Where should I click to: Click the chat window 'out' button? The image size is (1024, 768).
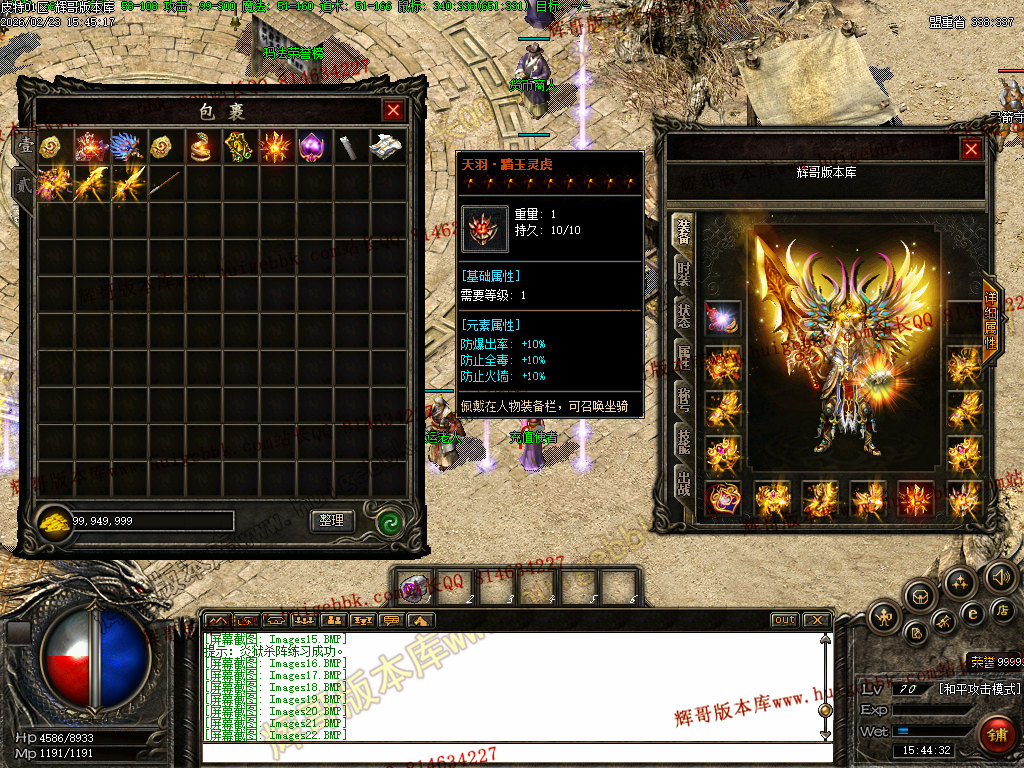coord(785,620)
